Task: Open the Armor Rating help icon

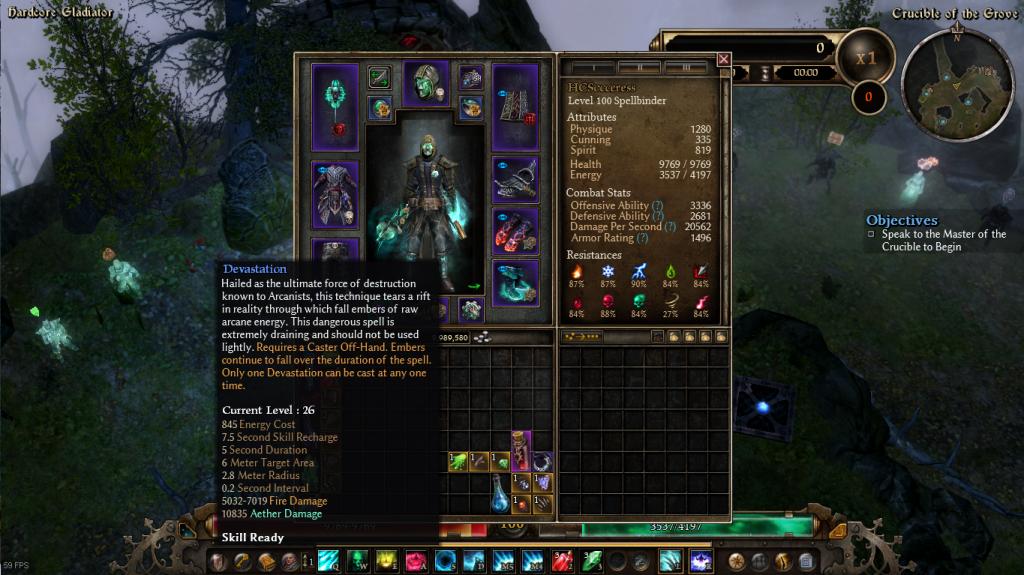Action: point(644,239)
